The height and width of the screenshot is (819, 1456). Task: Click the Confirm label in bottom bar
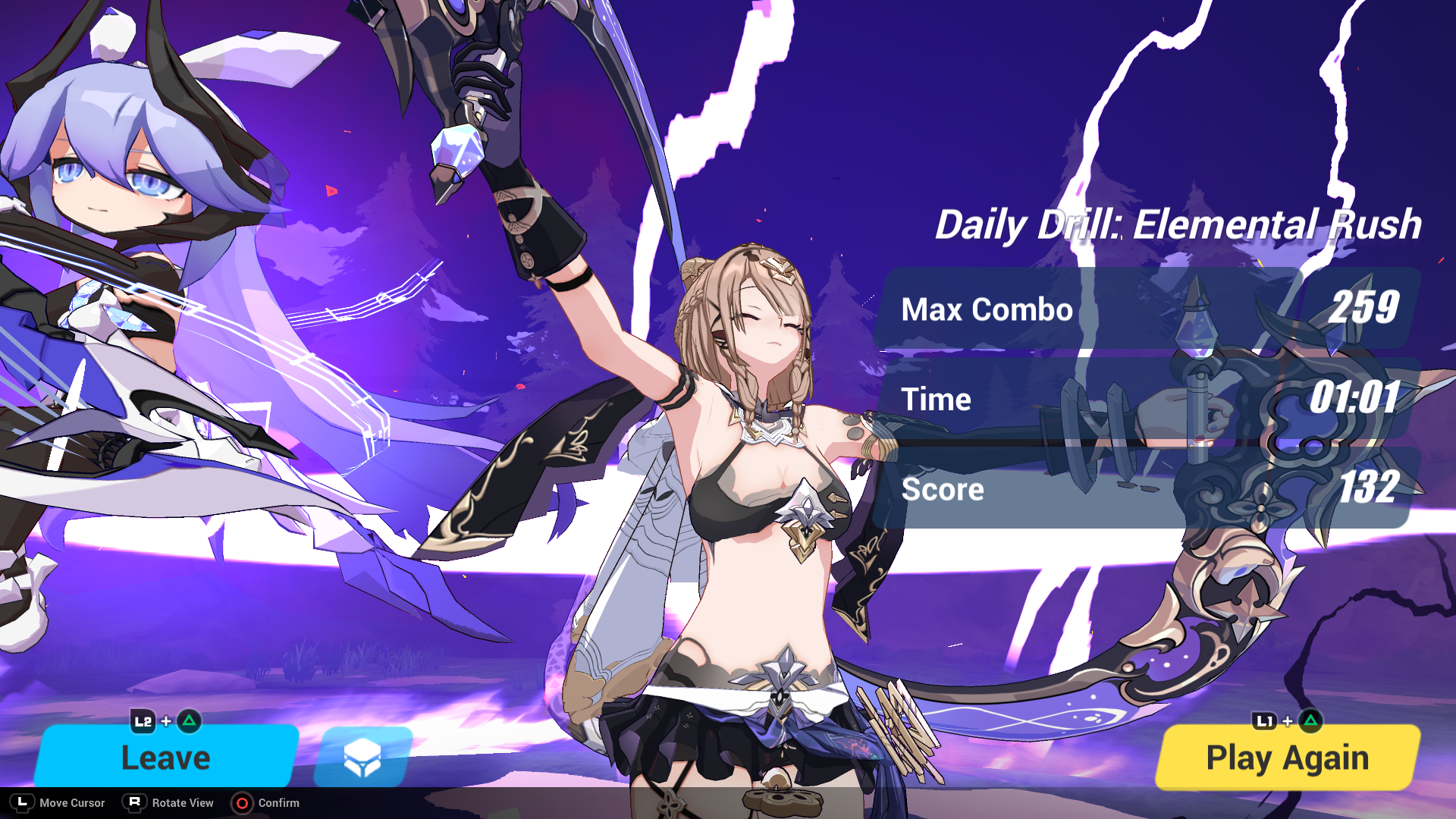278,803
